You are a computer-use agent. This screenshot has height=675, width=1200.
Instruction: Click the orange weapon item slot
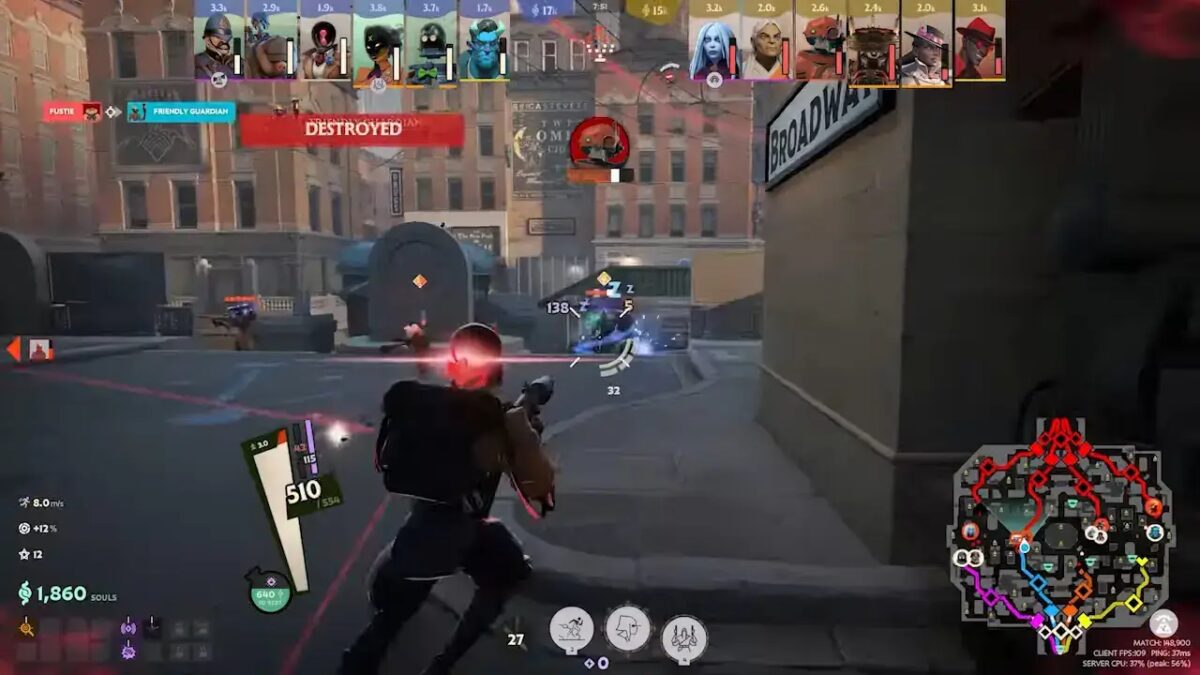pyautogui.click(x=27, y=629)
